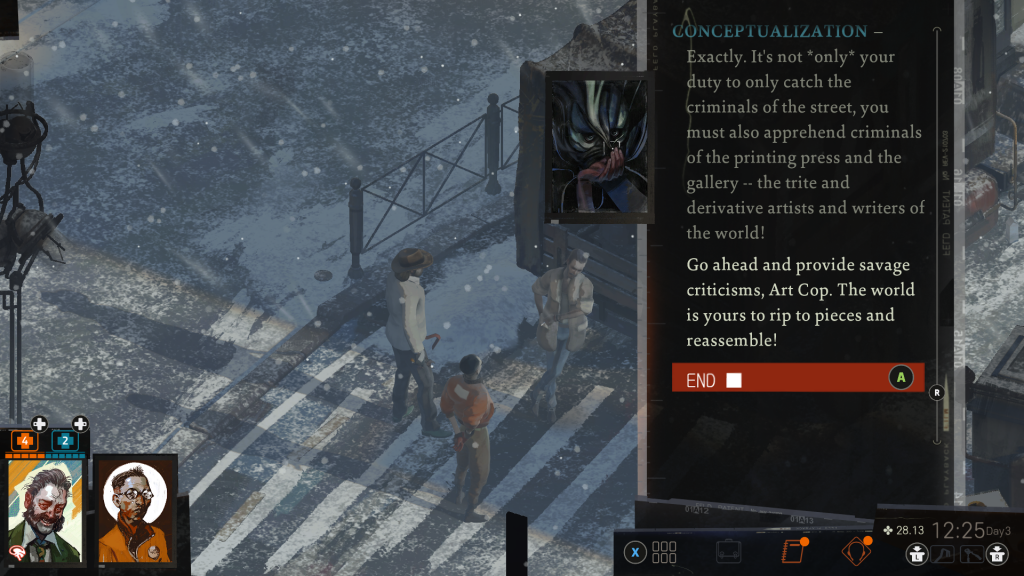1024x576 pixels.
Task: View the Conceptualization skill portrait
Action: click(x=599, y=146)
